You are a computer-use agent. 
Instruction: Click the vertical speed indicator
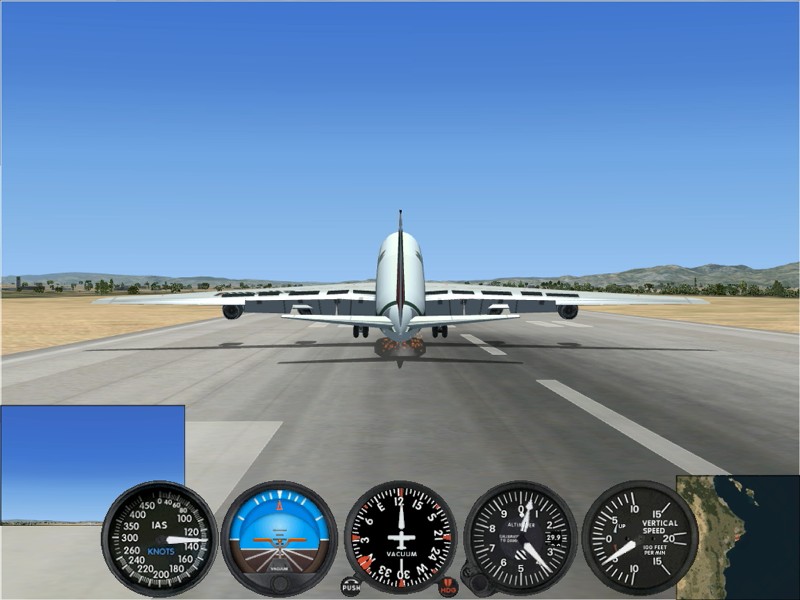pos(640,537)
